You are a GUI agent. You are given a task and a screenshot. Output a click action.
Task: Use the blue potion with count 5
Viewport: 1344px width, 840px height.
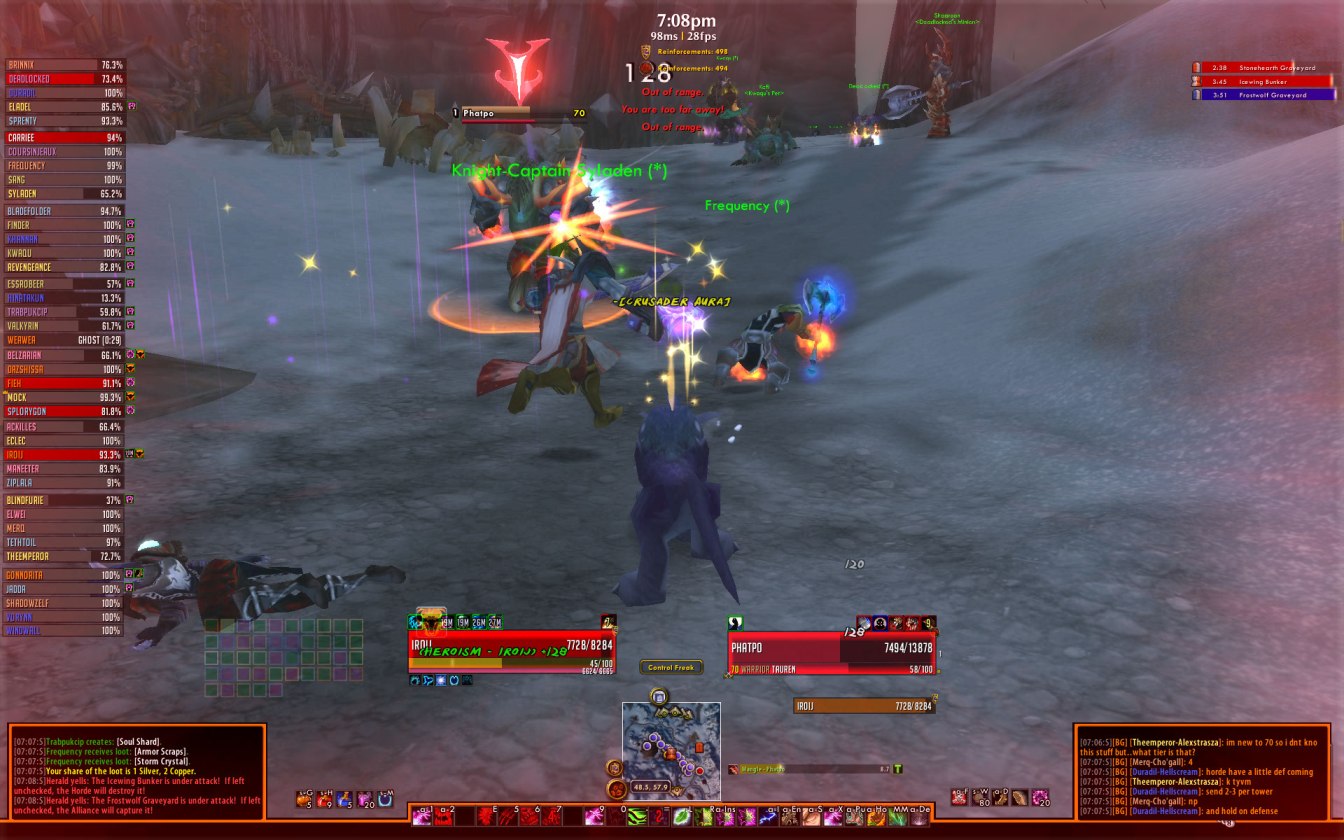(345, 799)
